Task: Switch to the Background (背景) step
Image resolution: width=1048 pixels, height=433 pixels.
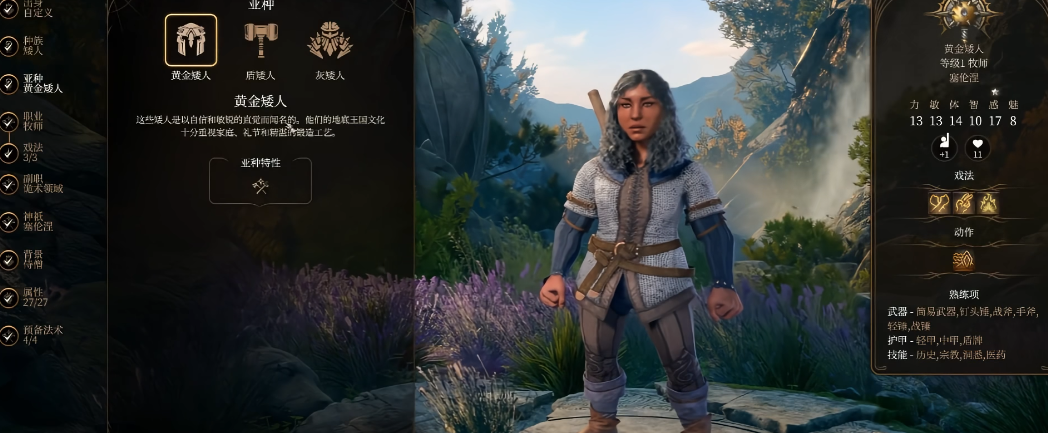Action: (32, 259)
